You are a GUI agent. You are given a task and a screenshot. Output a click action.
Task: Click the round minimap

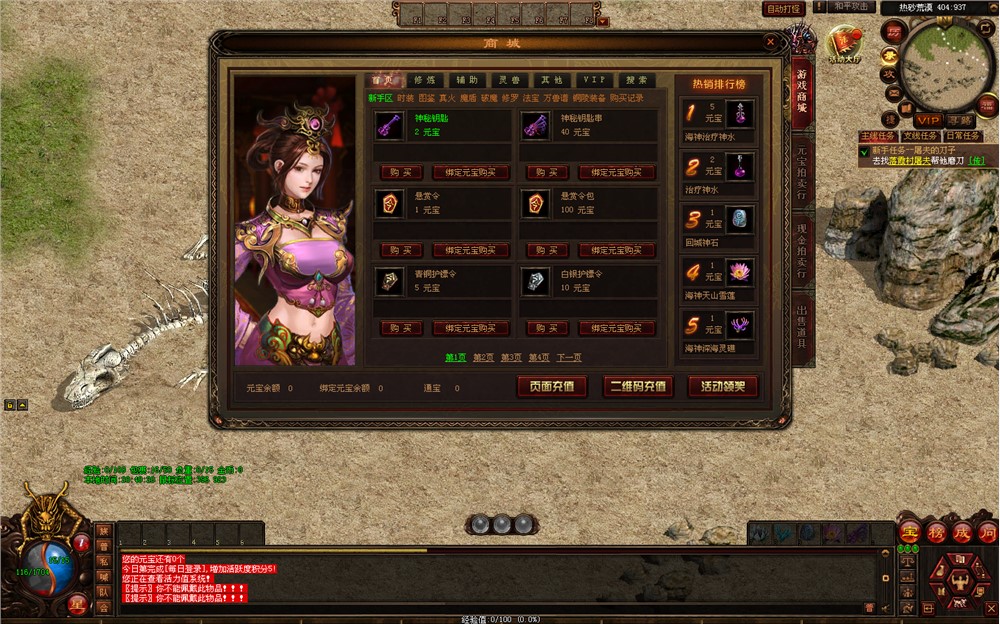[x=945, y=66]
